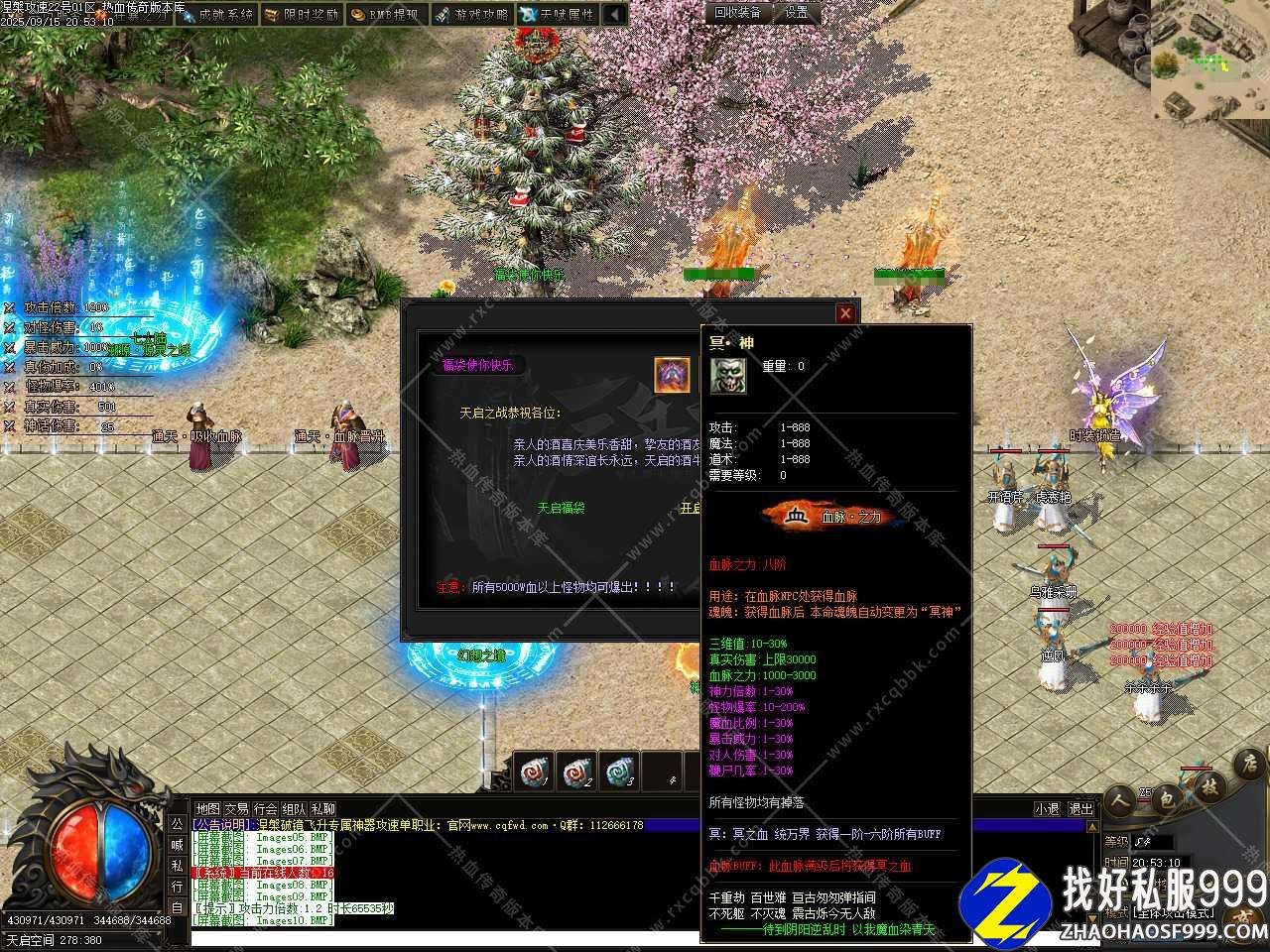Open the 限时奖励 timed rewards menu
Viewport: 1270px width, 952px height.
(x=302, y=14)
